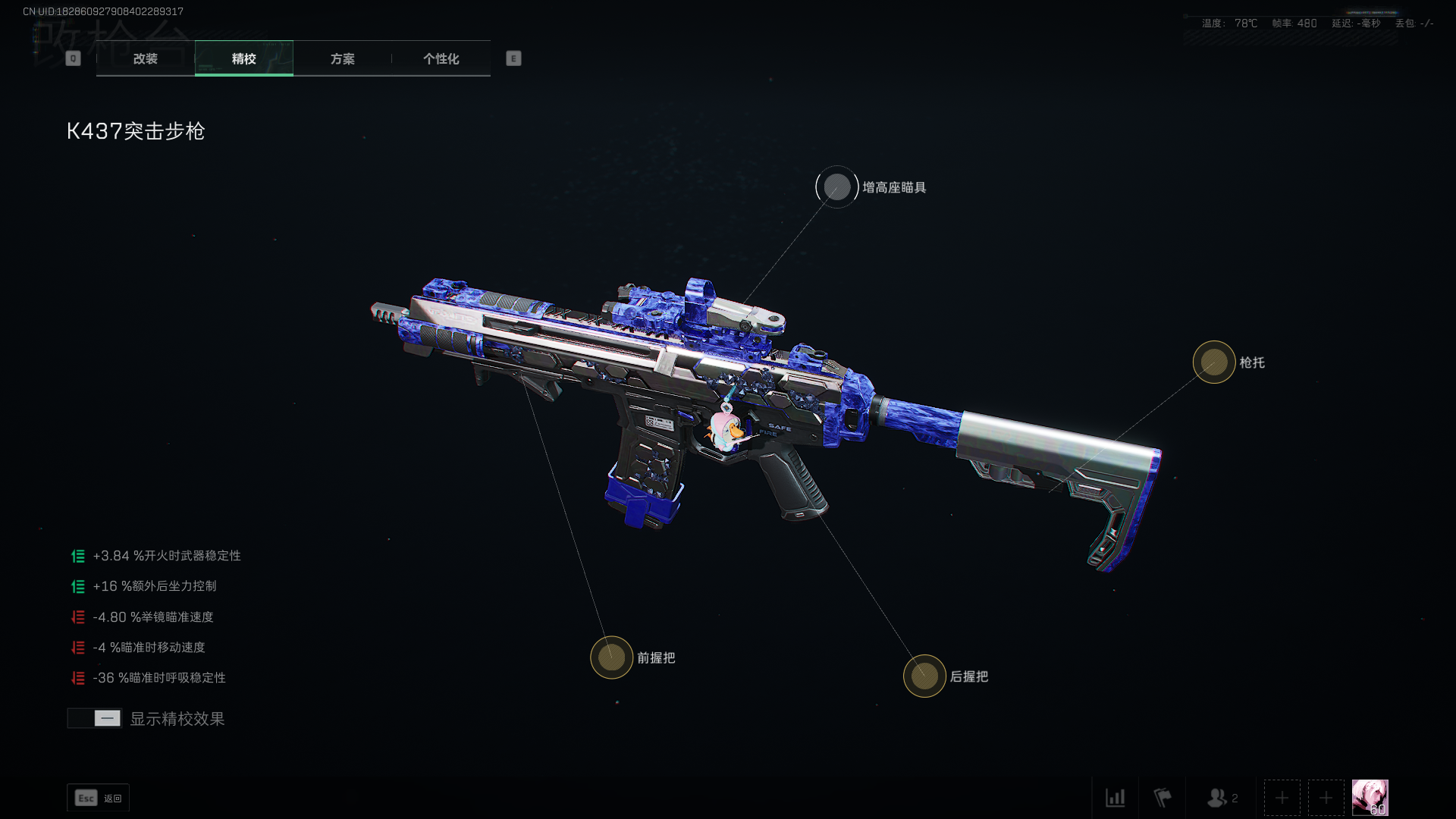Open the 后握把 calibration node
This screenshot has width=1456, height=819.
point(924,676)
